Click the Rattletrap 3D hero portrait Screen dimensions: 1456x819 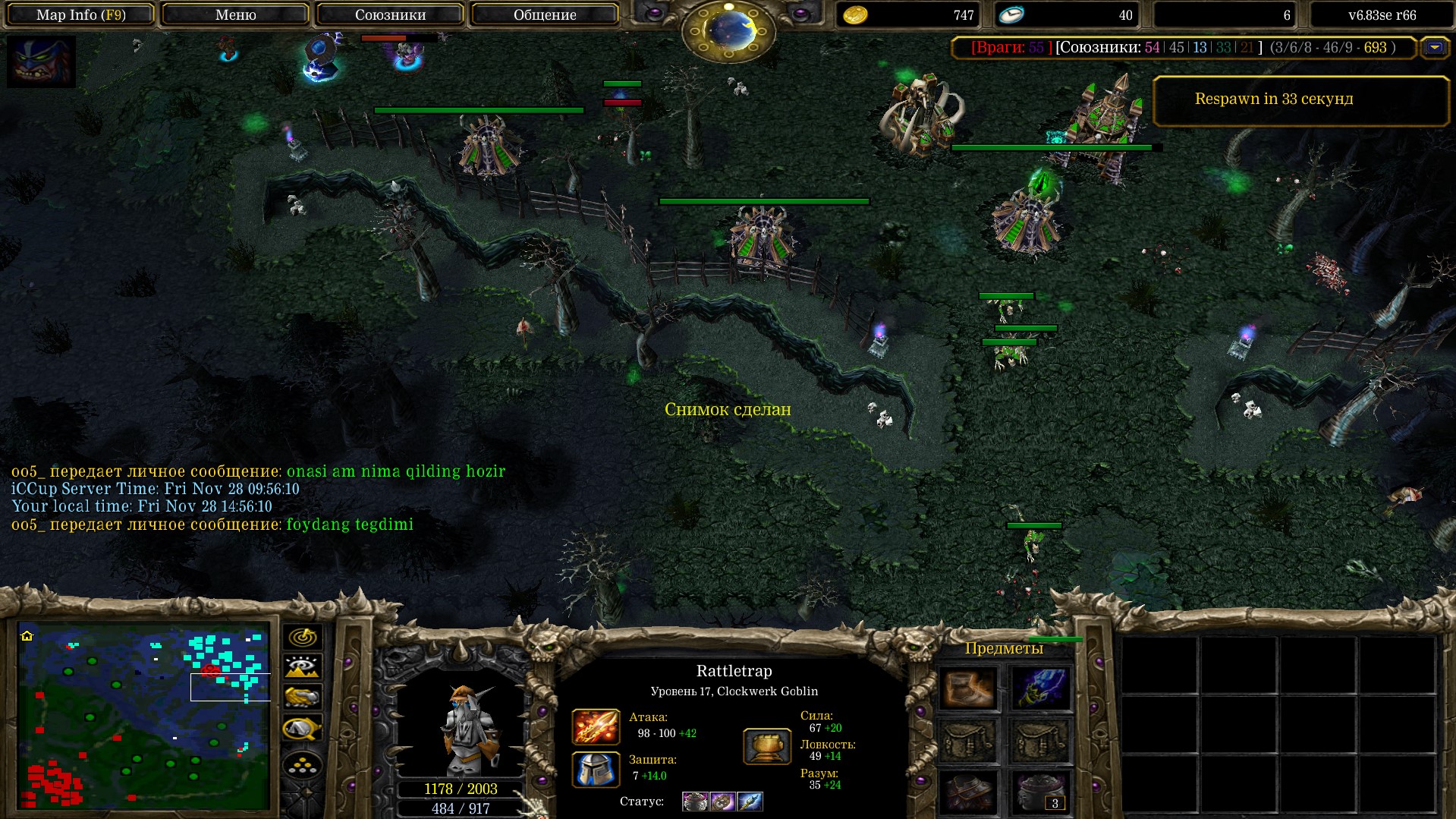tap(464, 729)
